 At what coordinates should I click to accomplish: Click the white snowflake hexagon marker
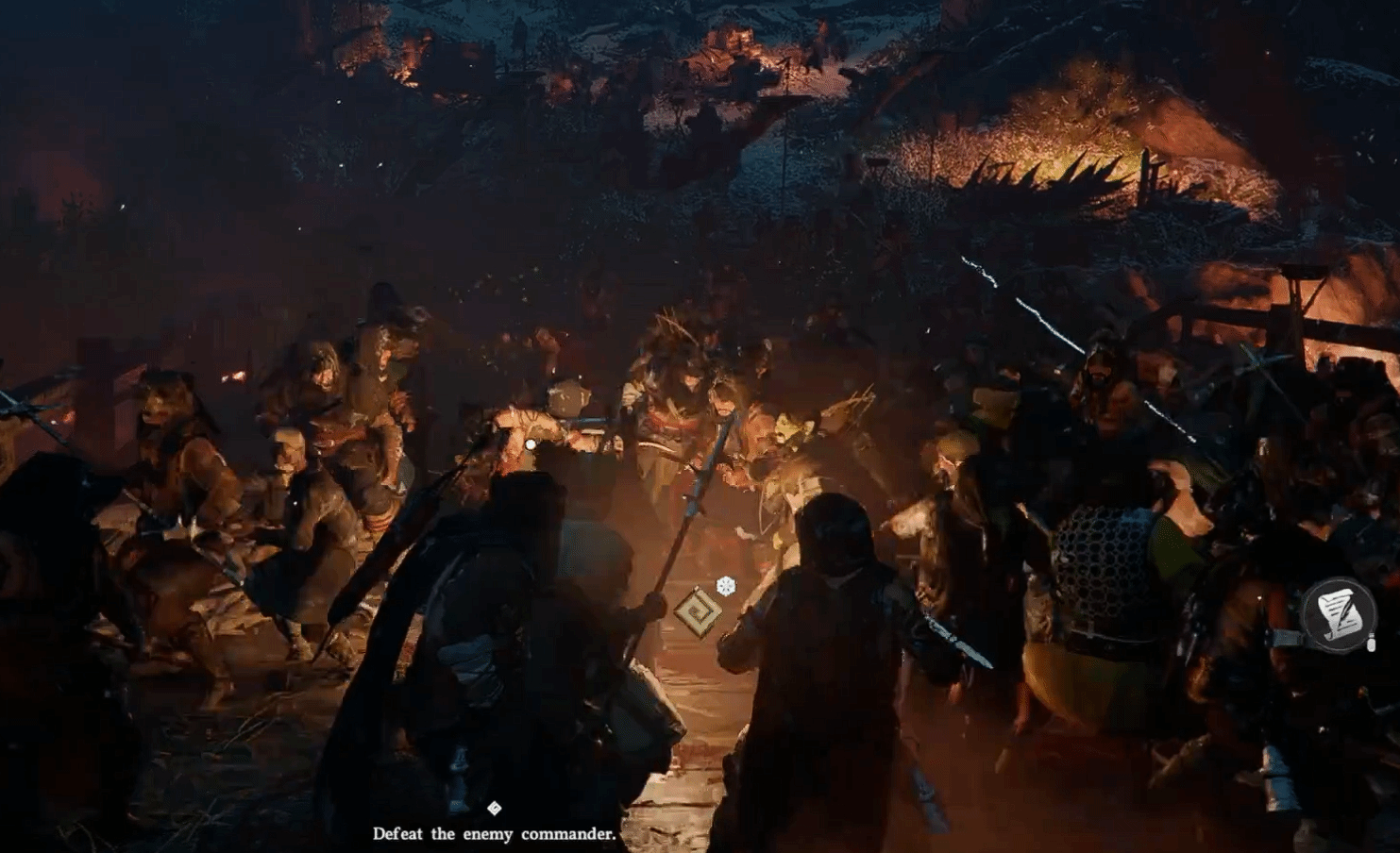[x=725, y=586]
